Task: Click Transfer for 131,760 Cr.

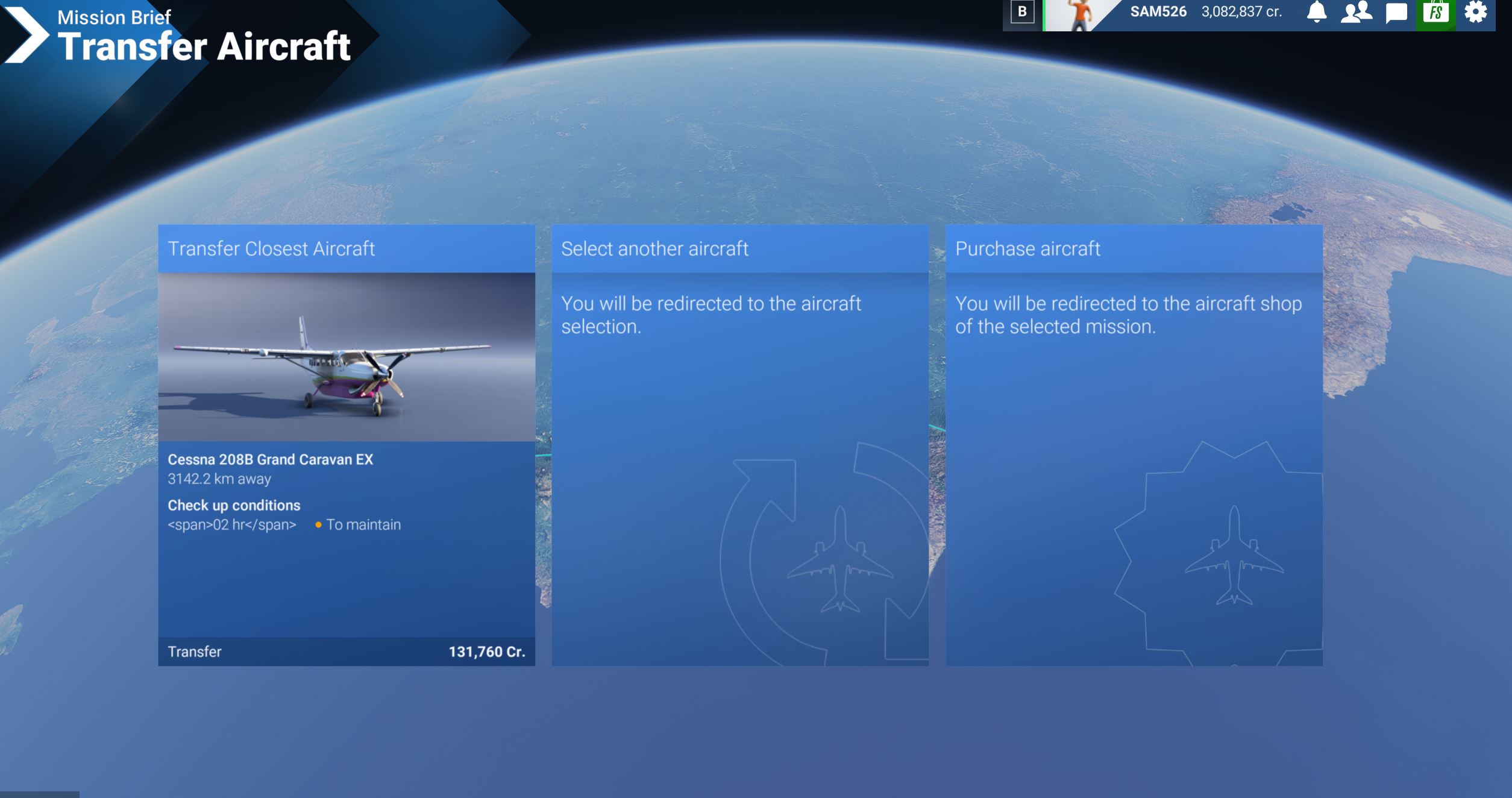Action: tap(347, 652)
